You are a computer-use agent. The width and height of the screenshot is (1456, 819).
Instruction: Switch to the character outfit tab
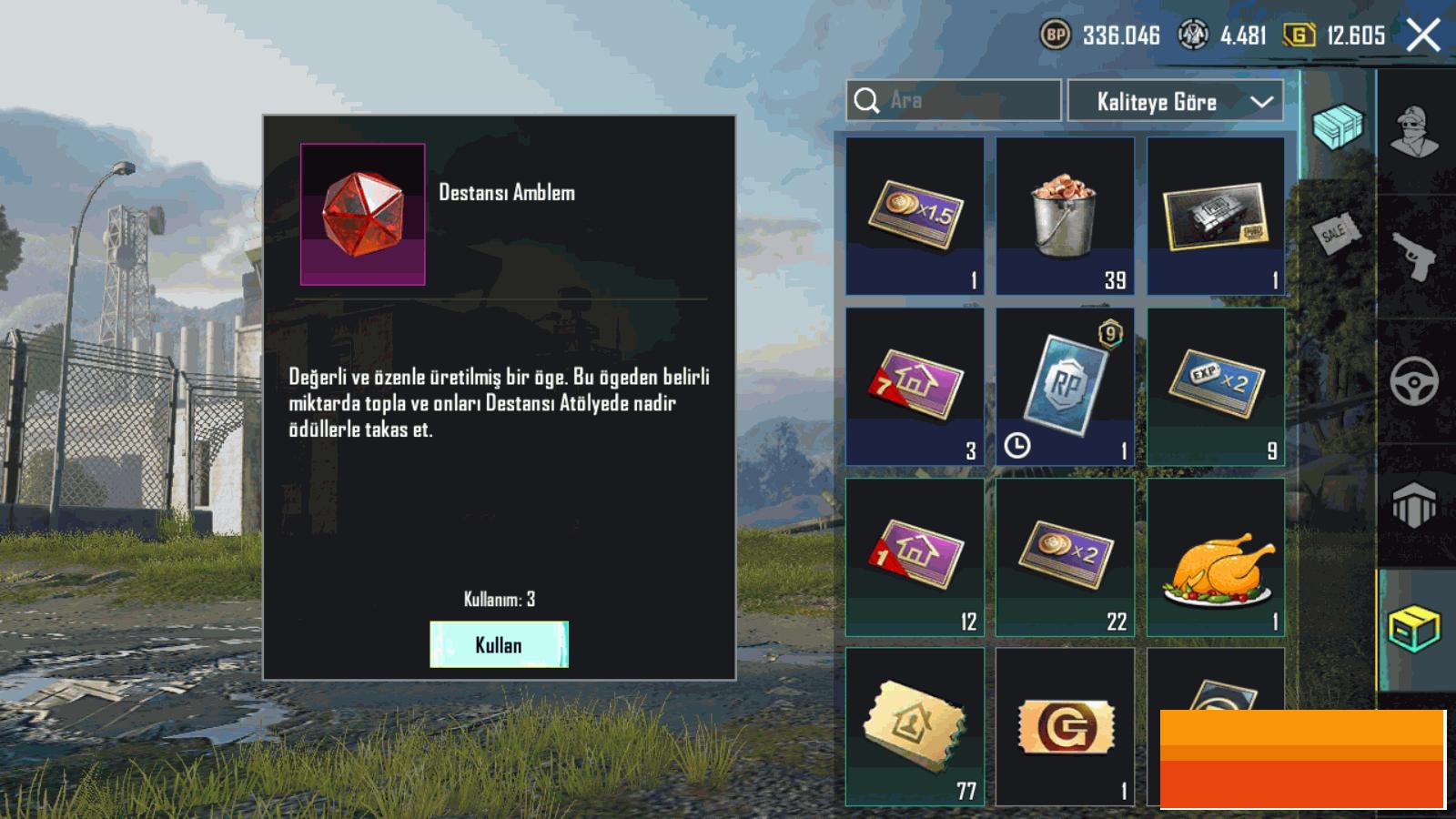pos(1415,132)
